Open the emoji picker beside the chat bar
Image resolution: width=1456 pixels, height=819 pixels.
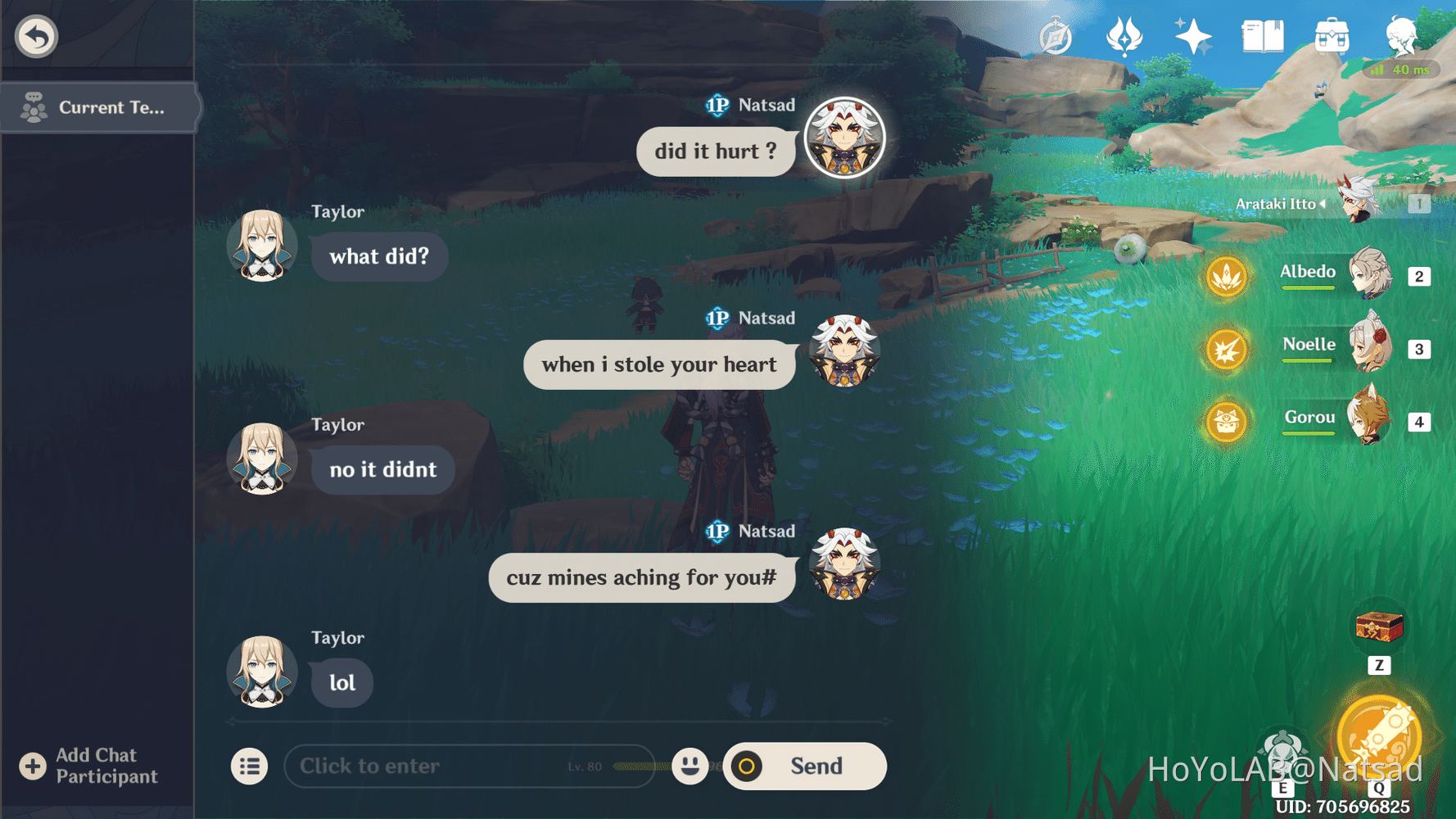690,766
